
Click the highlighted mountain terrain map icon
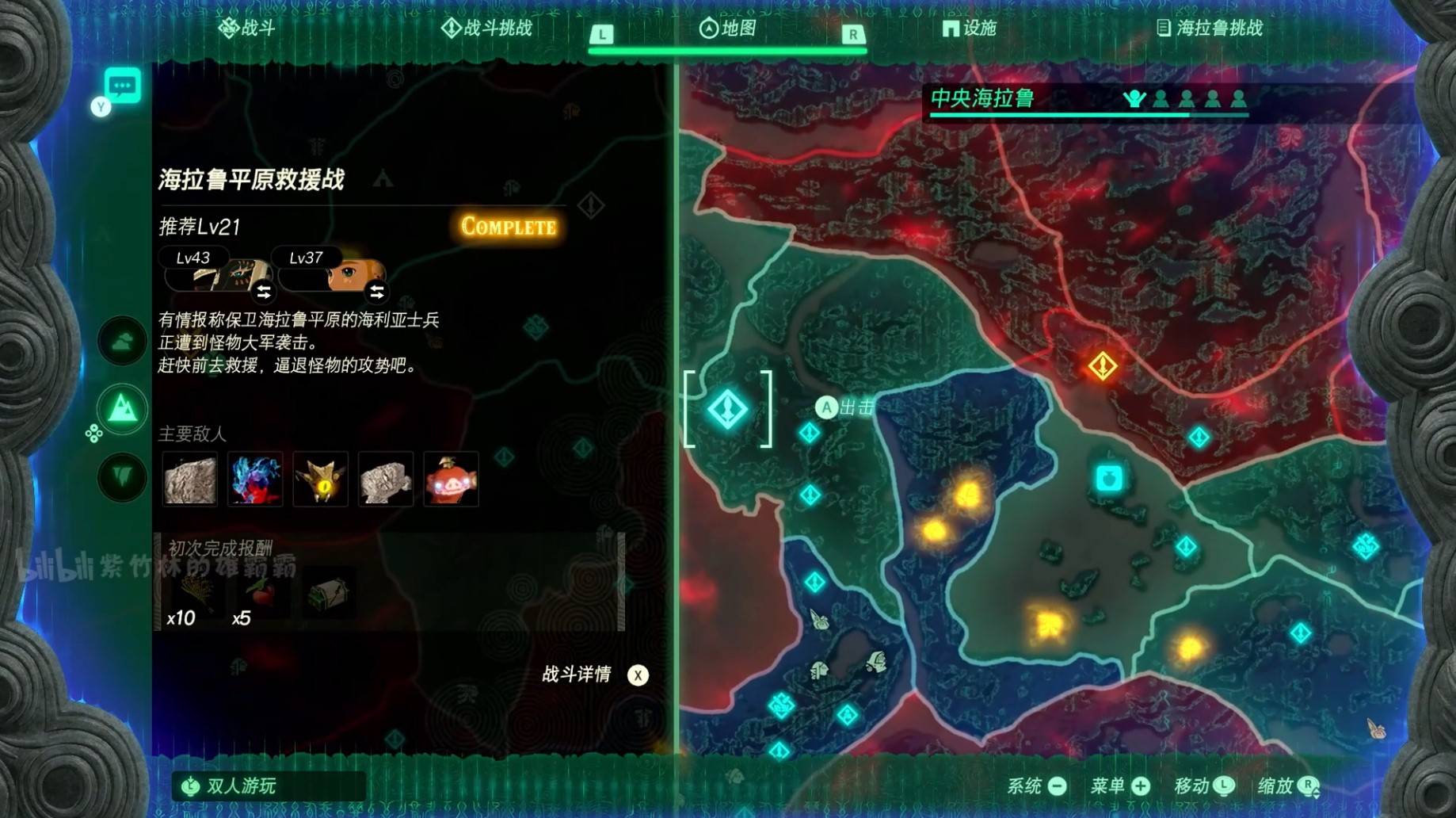[x=121, y=409]
